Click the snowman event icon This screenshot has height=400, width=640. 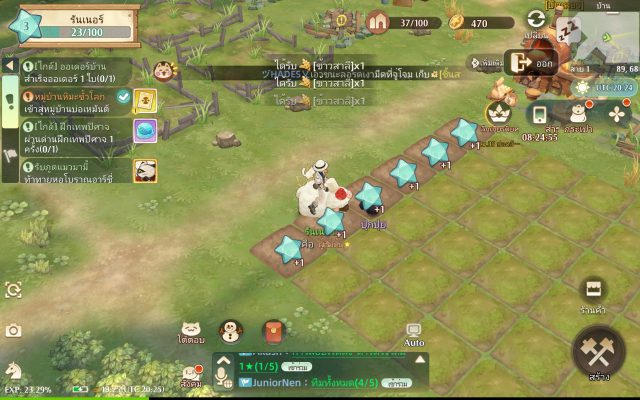[231, 331]
